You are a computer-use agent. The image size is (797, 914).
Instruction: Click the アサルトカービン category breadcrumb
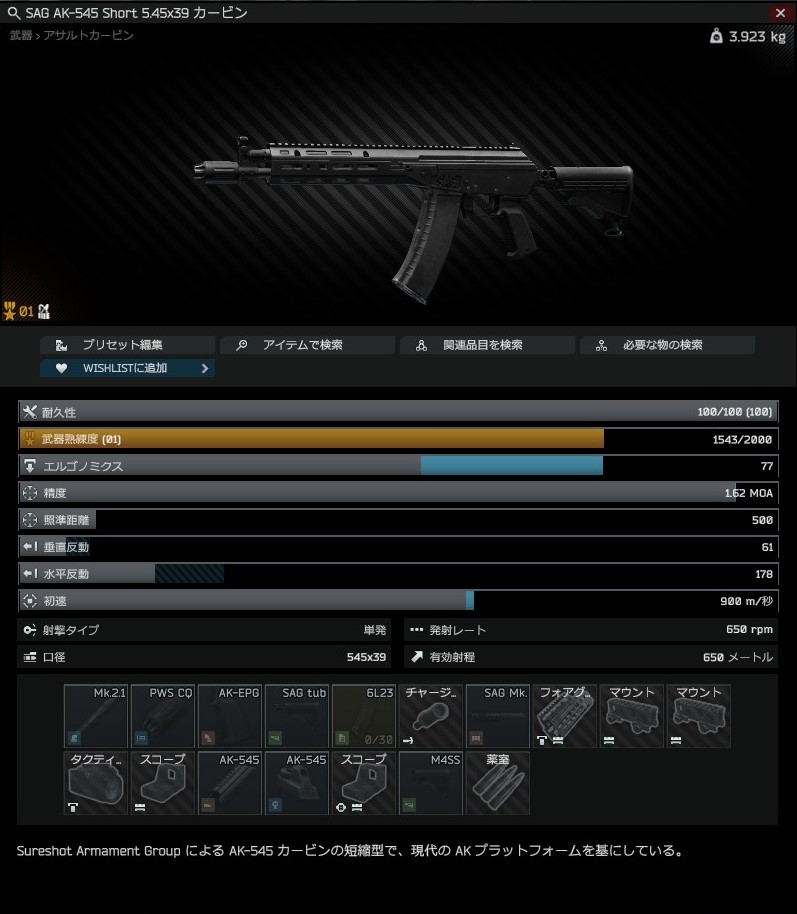(x=87, y=36)
